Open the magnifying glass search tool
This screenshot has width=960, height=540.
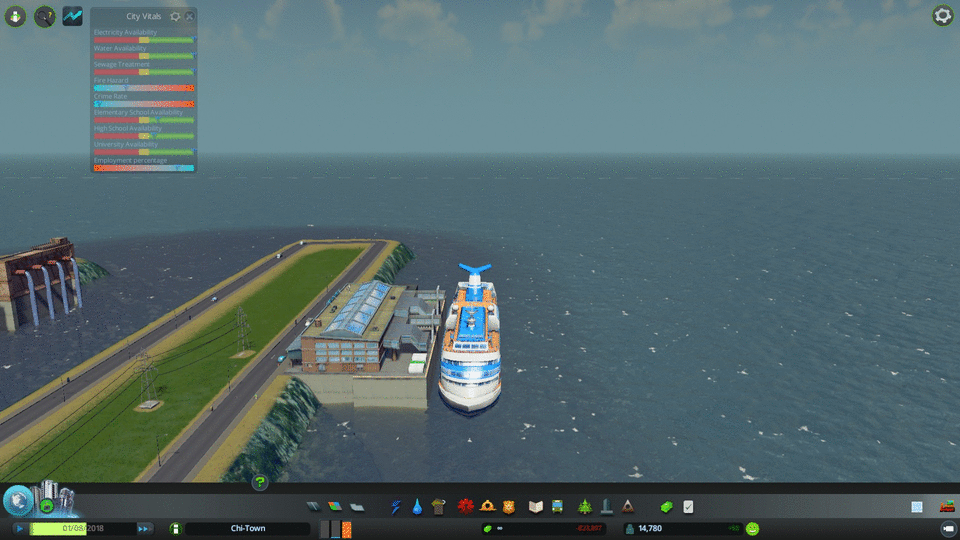pos(44,16)
